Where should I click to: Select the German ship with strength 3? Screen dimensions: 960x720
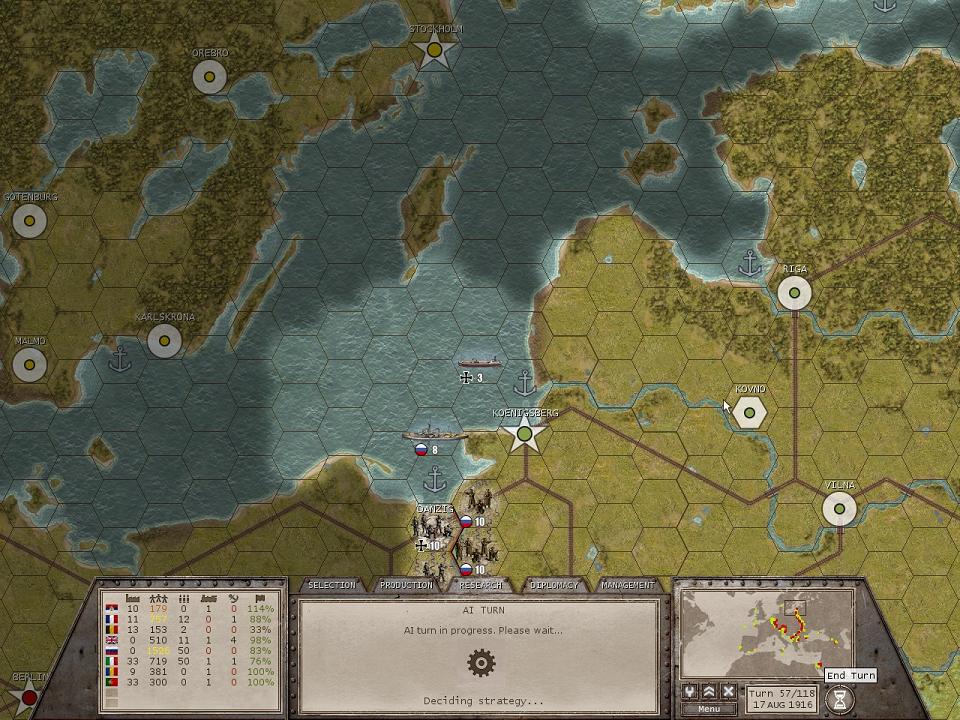480,362
